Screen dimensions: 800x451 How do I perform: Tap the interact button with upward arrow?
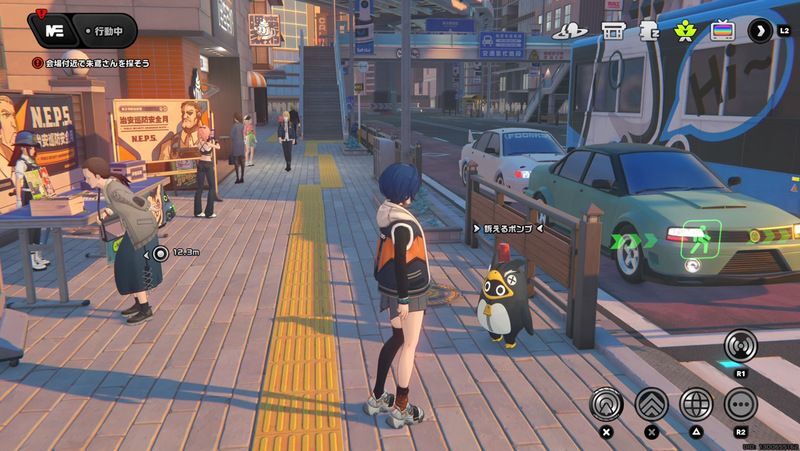[605, 403]
